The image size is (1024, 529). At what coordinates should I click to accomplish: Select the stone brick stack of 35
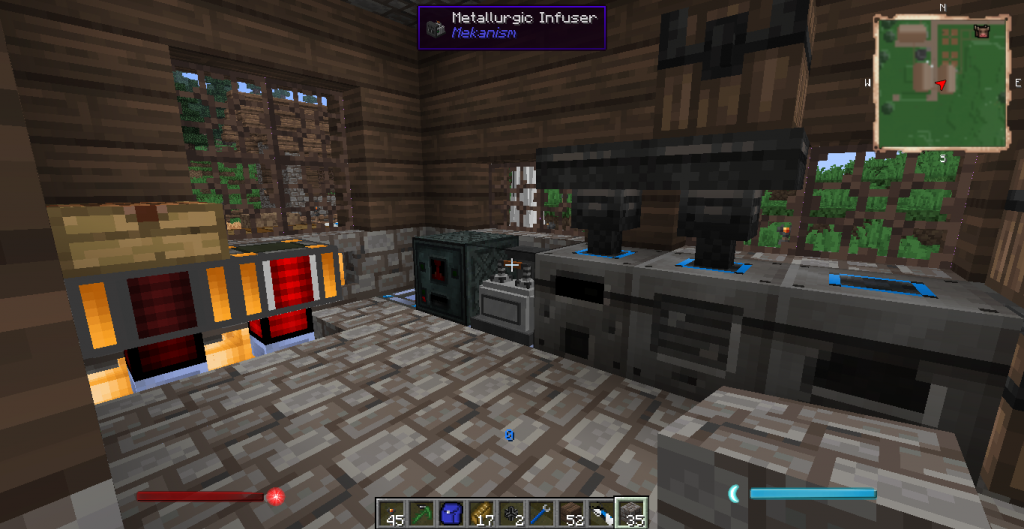coord(631,513)
